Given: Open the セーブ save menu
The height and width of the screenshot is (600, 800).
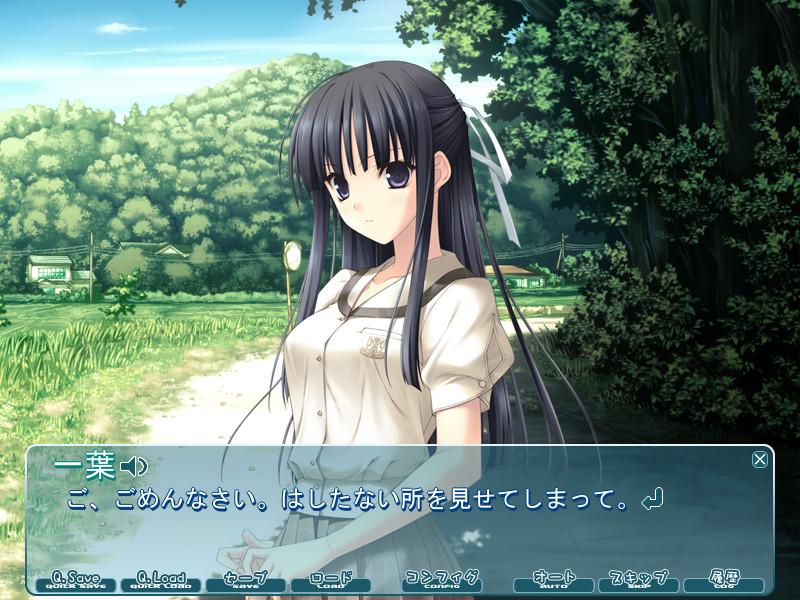Looking at the screenshot, I should pyautogui.click(x=246, y=581).
